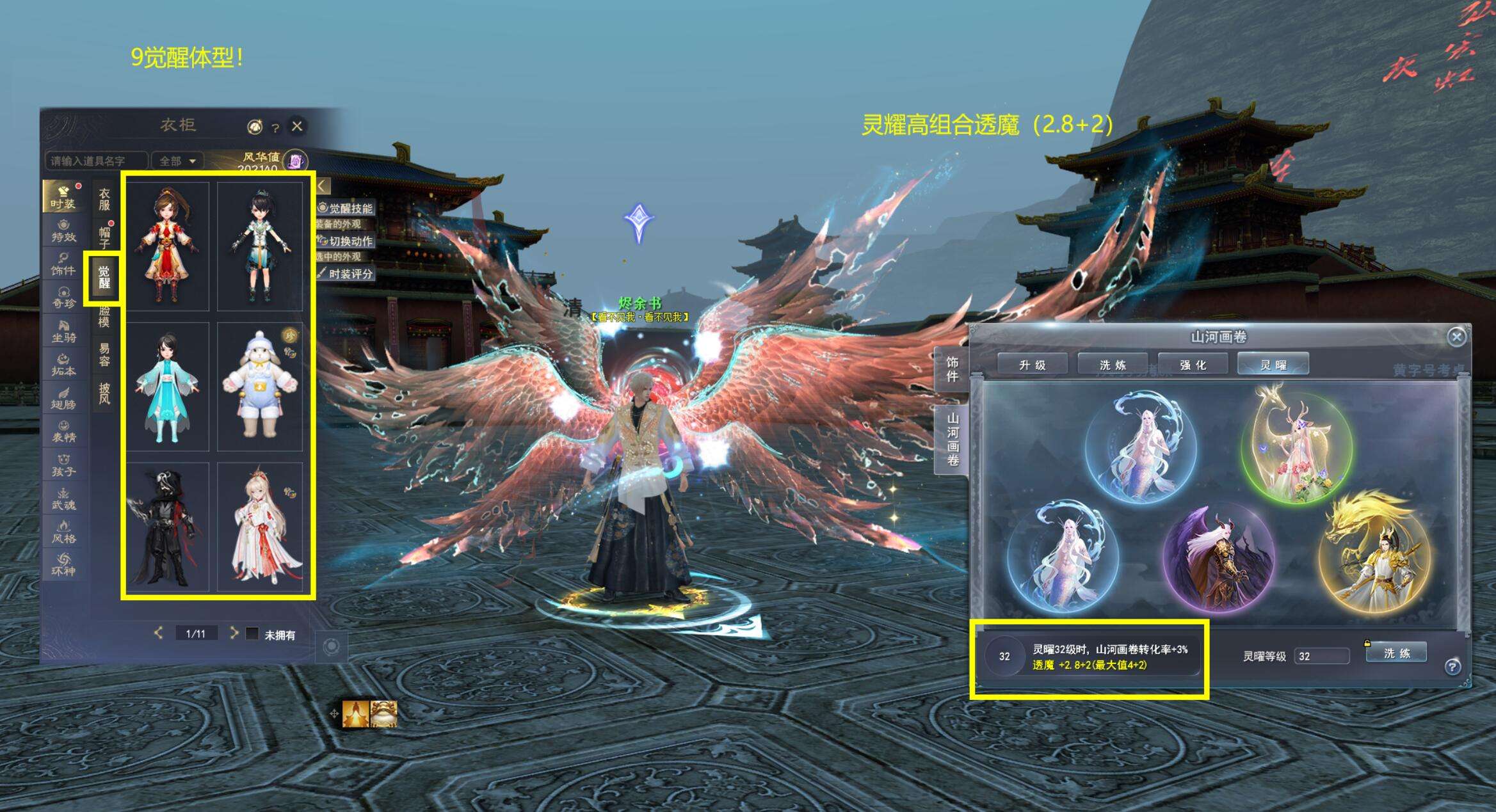The width and height of the screenshot is (1496, 812).
Task: Close the 山河画卷 panel
Action: [x=1456, y=337]
